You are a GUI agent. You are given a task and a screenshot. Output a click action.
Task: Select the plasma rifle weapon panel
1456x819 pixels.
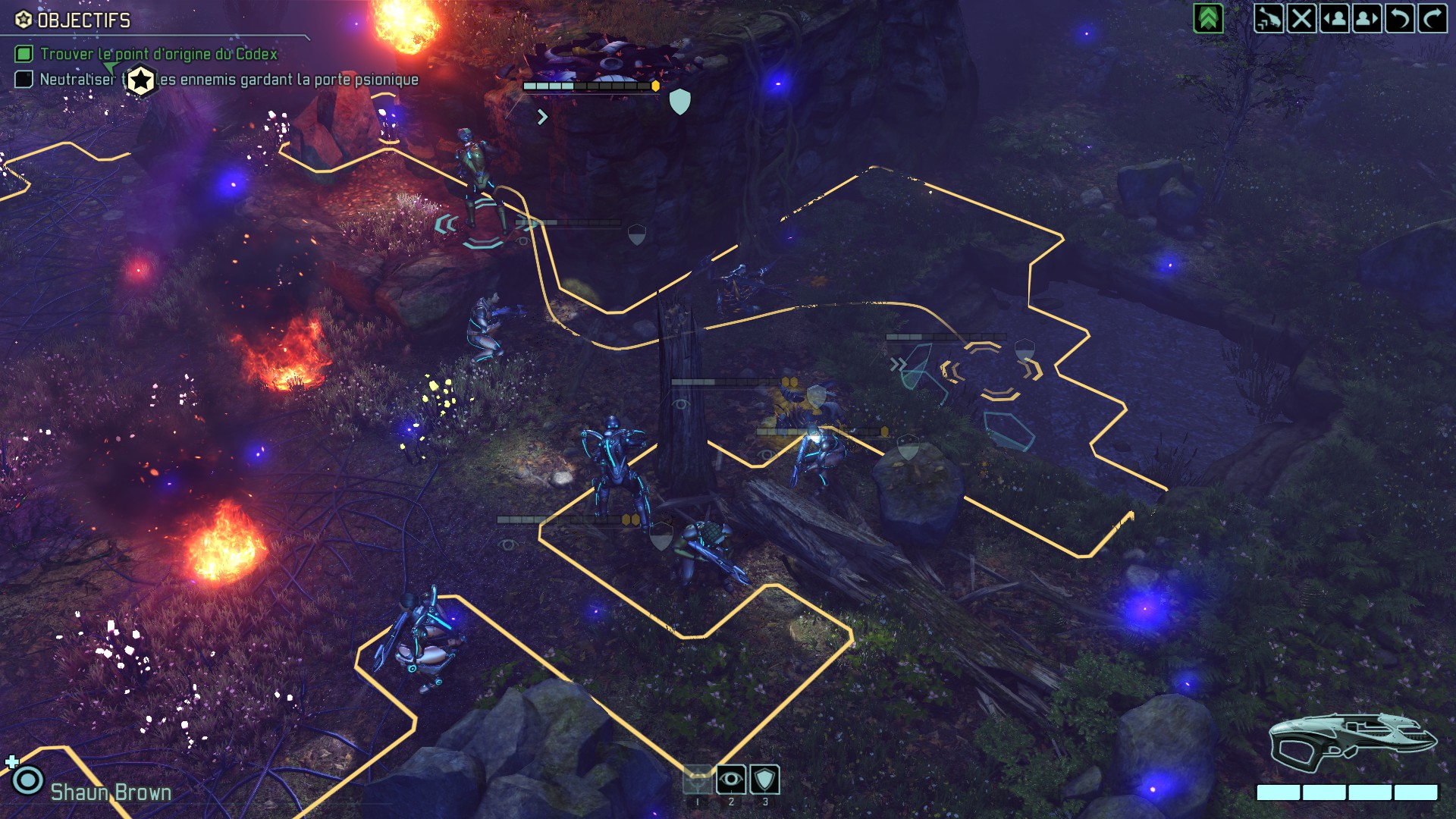(1352, 742)
